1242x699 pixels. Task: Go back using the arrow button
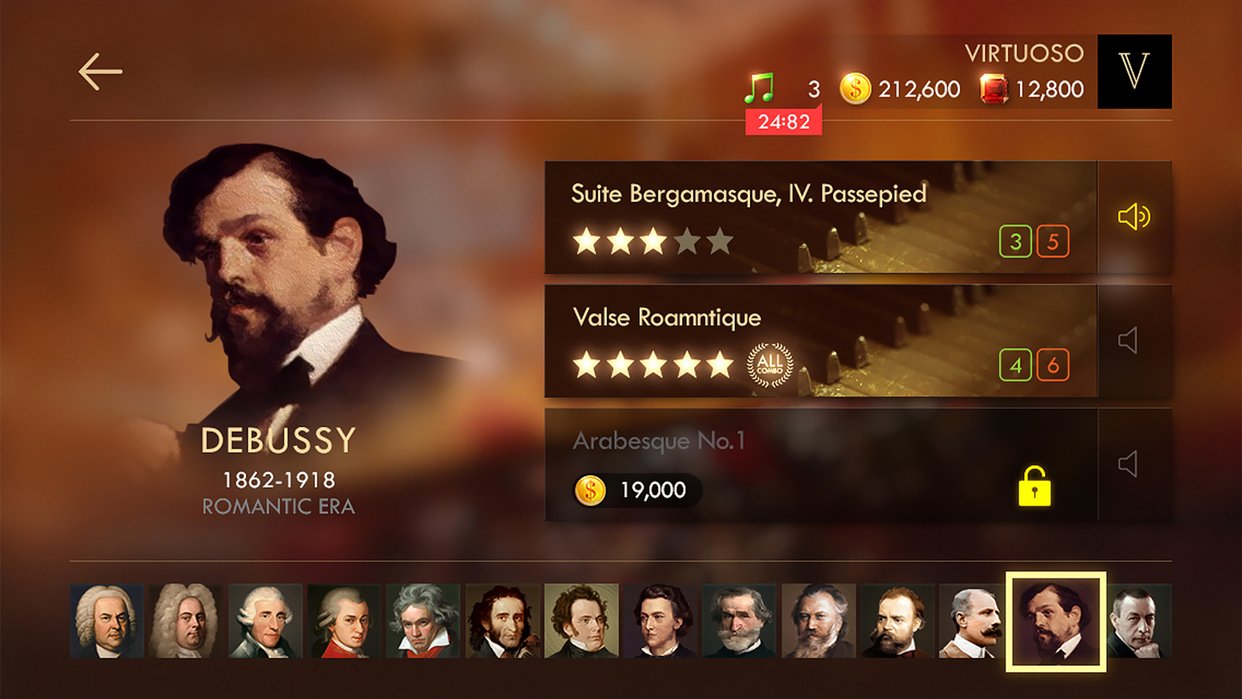click(100, 72)
